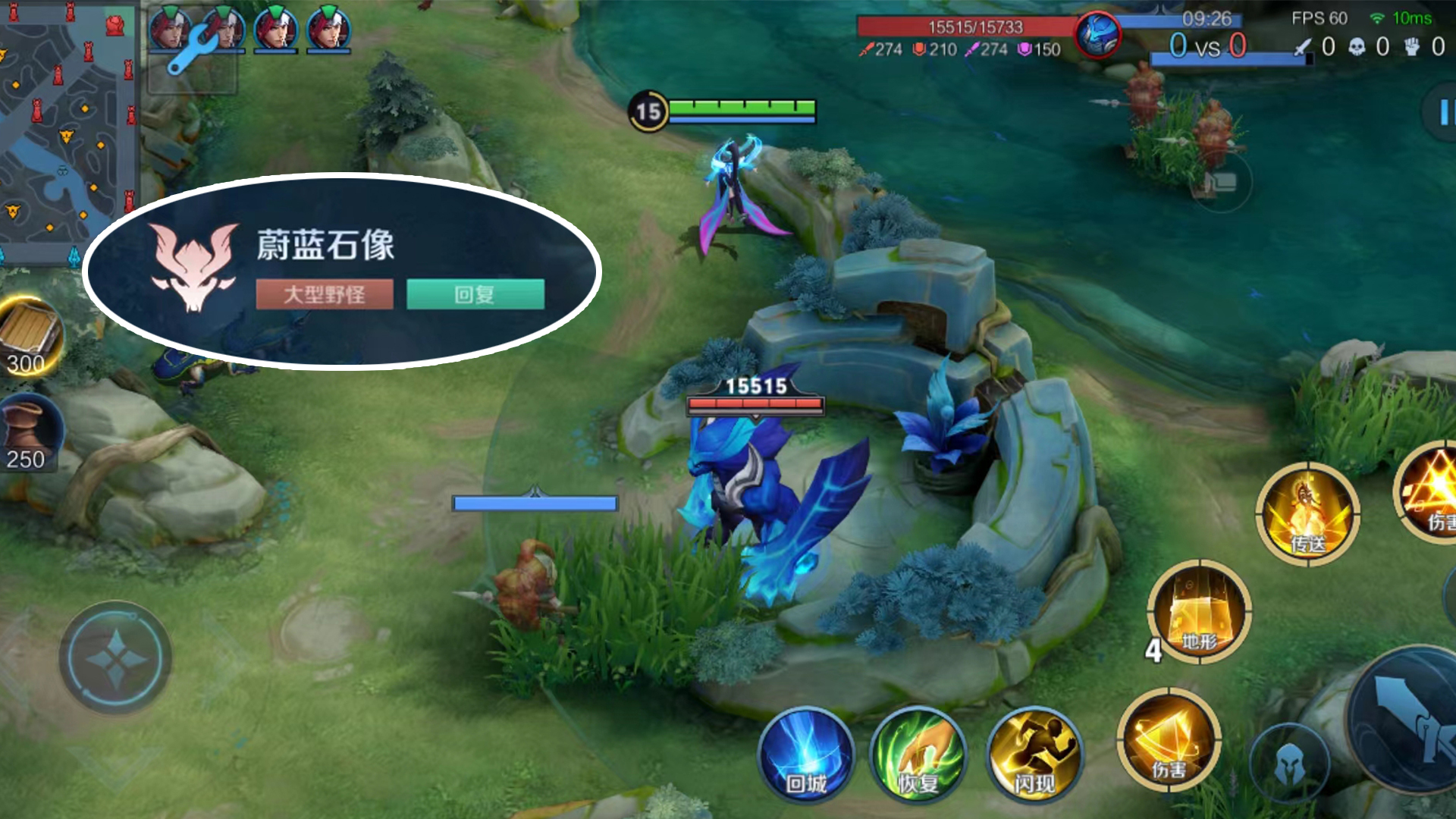1456x819 pixels.
Task: Click the 回复 tag
Action: click(475, 294)
